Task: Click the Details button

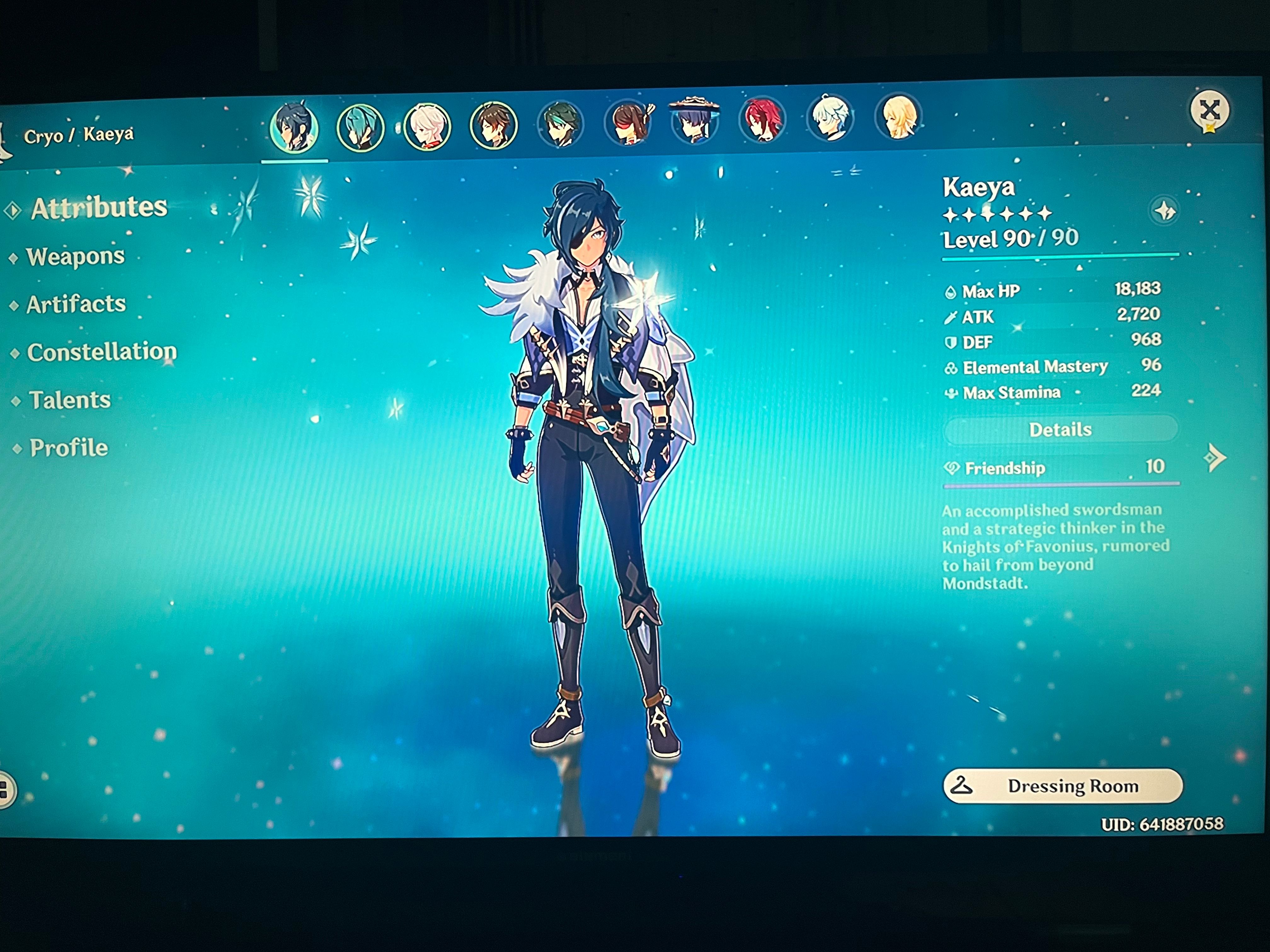Action: click(1061, 429)
